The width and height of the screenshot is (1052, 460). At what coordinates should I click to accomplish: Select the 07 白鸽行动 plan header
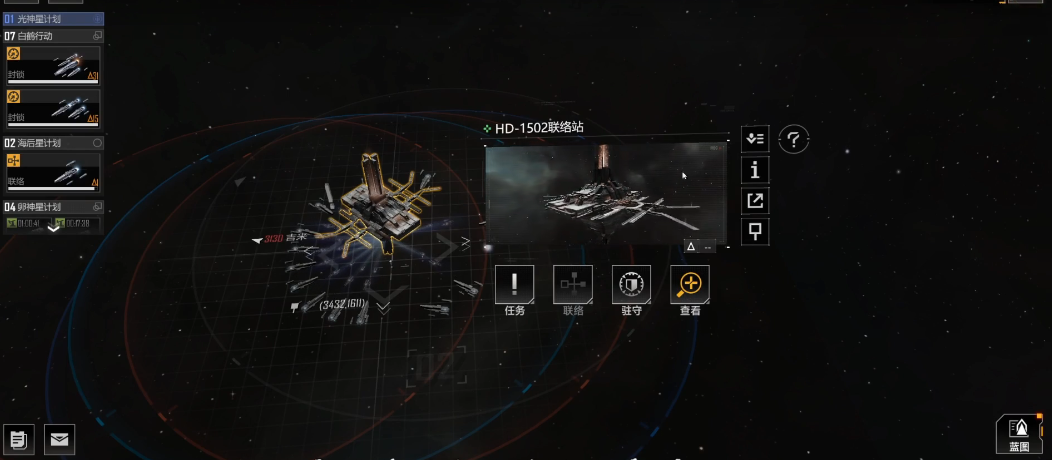click(52, 35)
